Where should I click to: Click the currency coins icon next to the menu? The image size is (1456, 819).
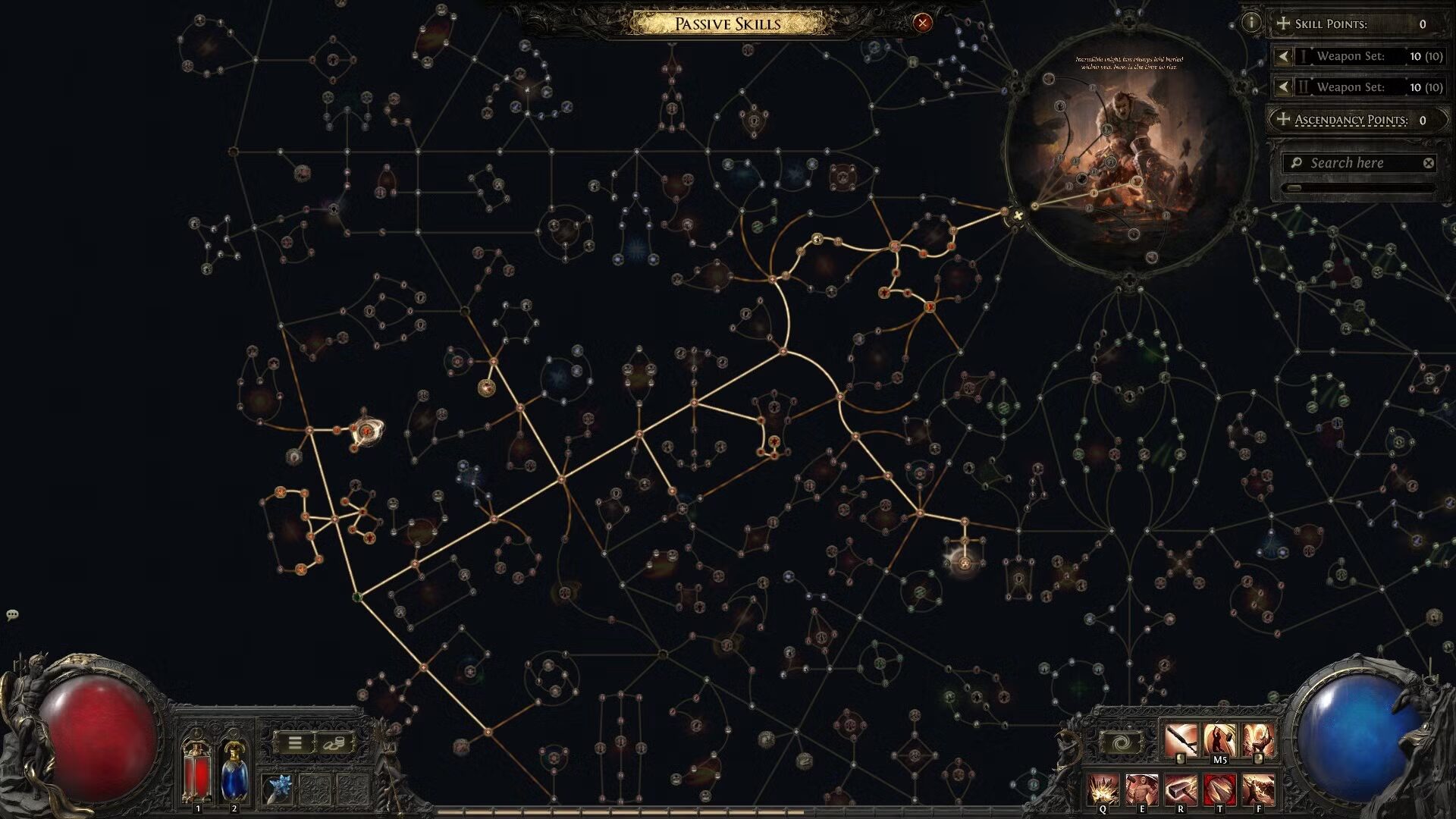(334, 743)
